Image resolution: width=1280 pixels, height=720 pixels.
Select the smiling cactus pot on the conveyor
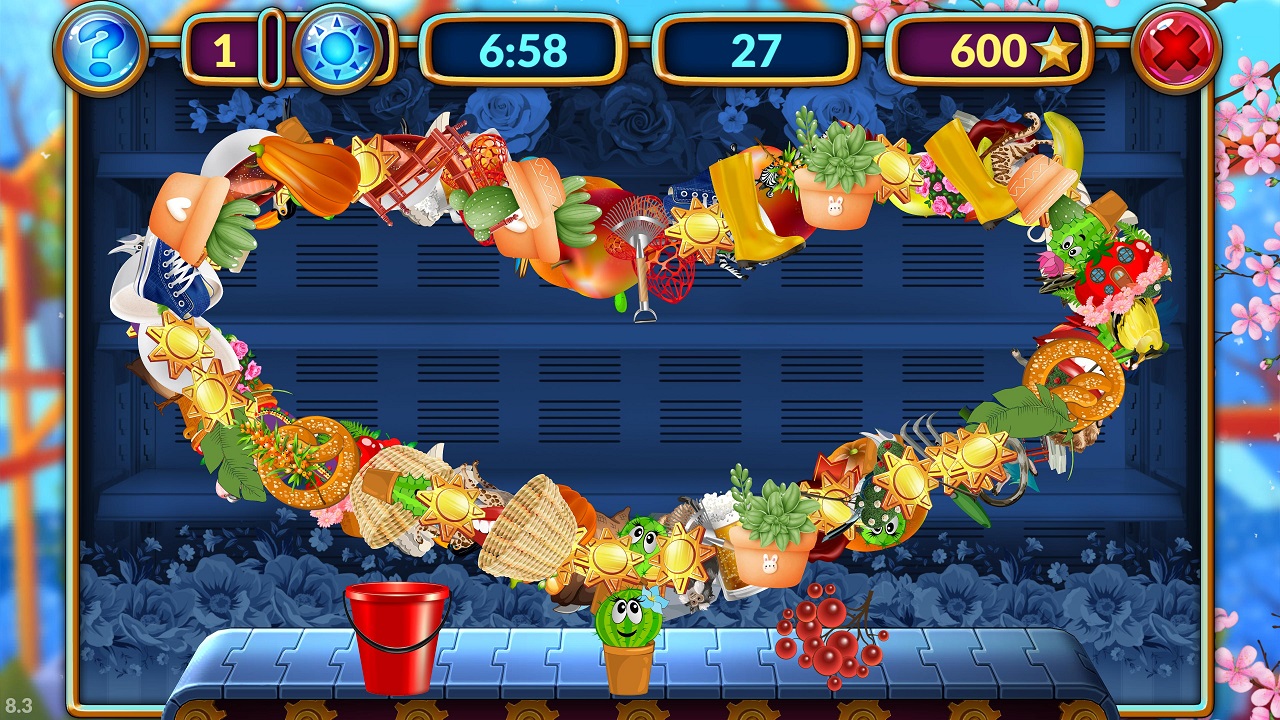[x=628, y=641]
